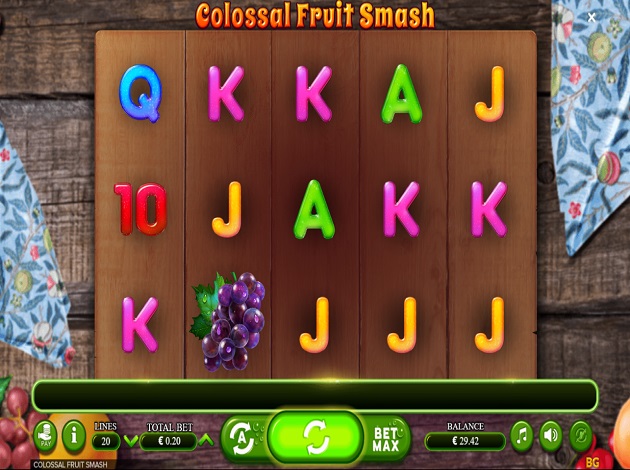
Task: Show the game info screen
Action: (74, 436)
